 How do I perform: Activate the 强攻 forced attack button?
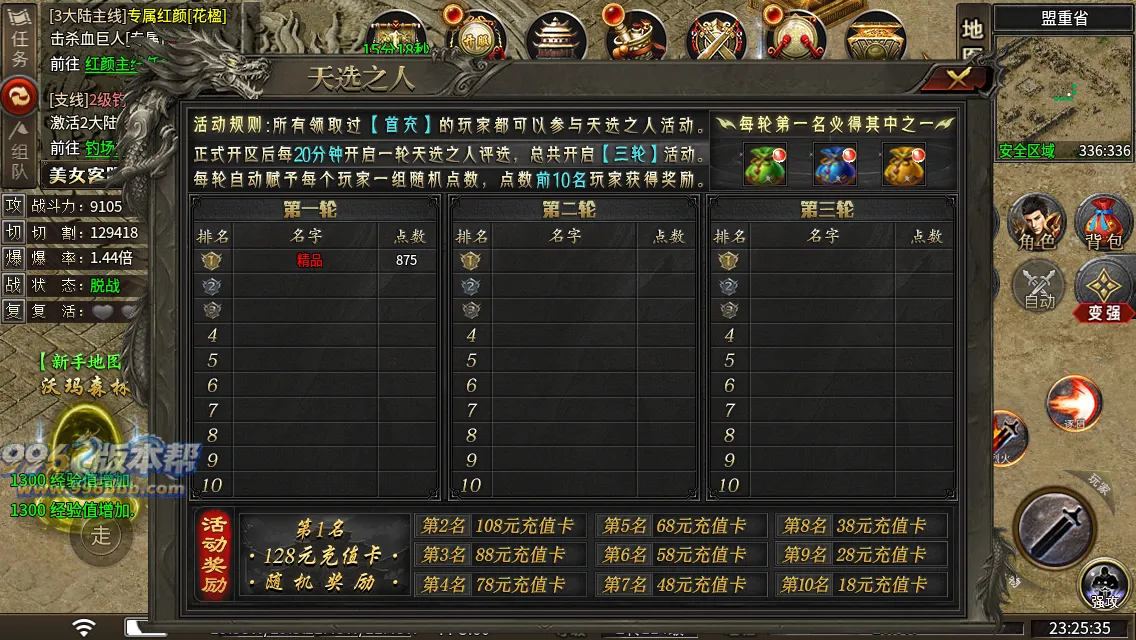pos(1104,585)
